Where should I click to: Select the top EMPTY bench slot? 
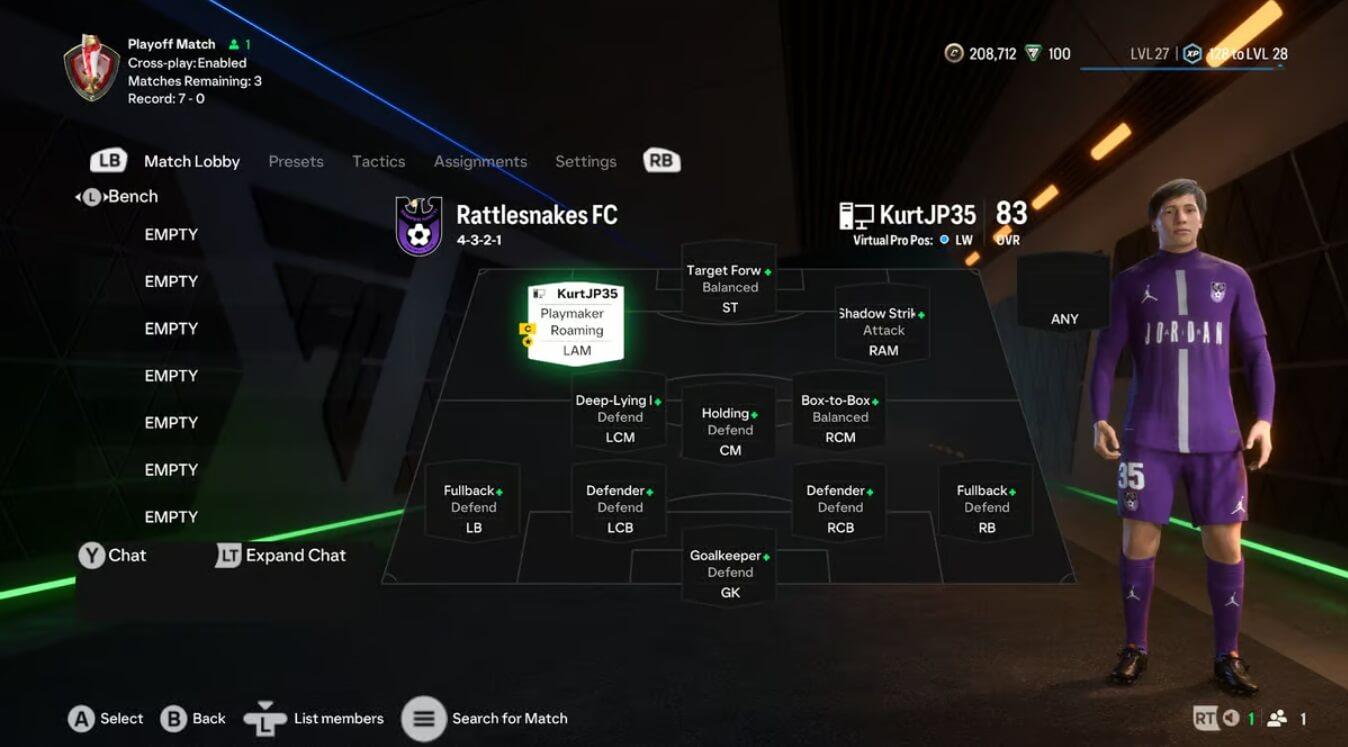171,234
